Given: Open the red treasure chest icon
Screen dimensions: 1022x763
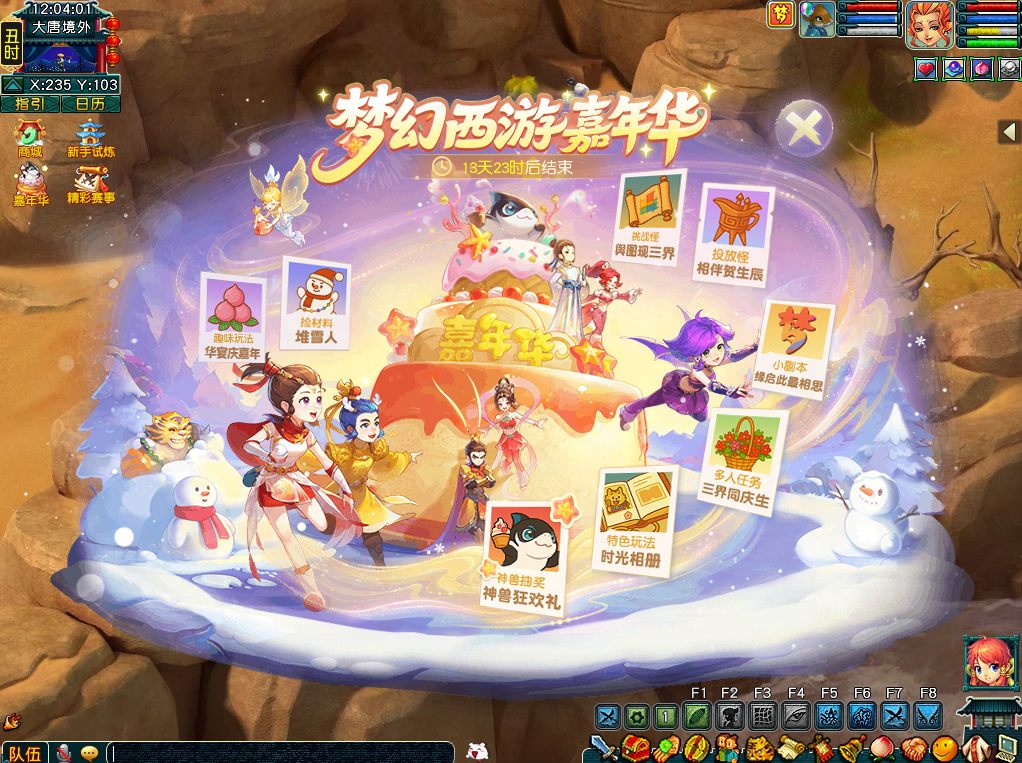Looking at the screenshot, I should click(x=636, y=747).
